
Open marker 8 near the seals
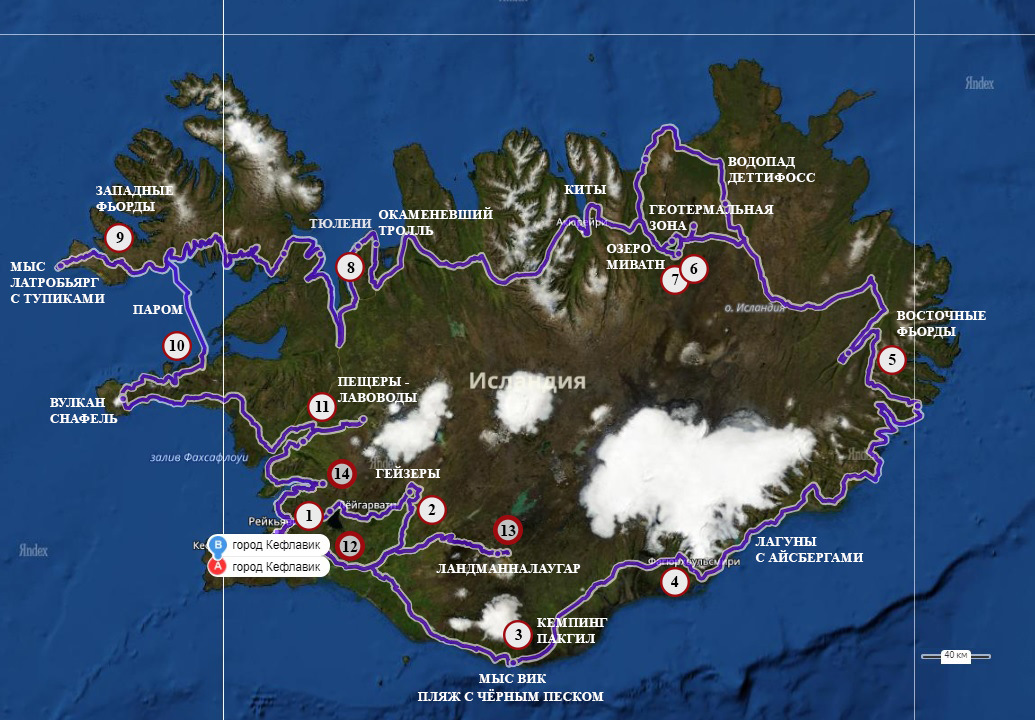(x=349, y=267)
